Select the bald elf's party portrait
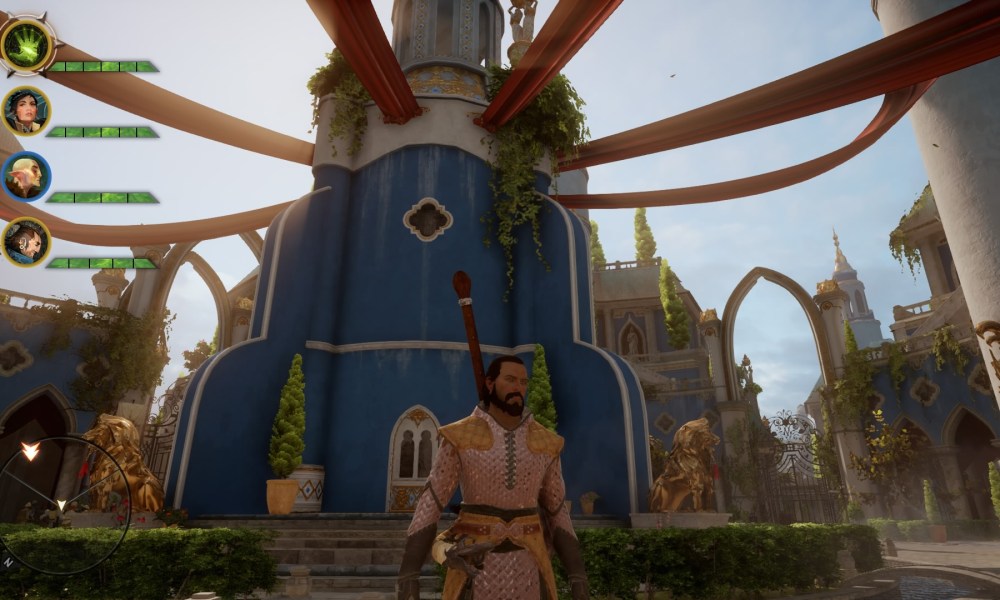The height and width of the screenshot is (600, 1000). pos(26,177)
